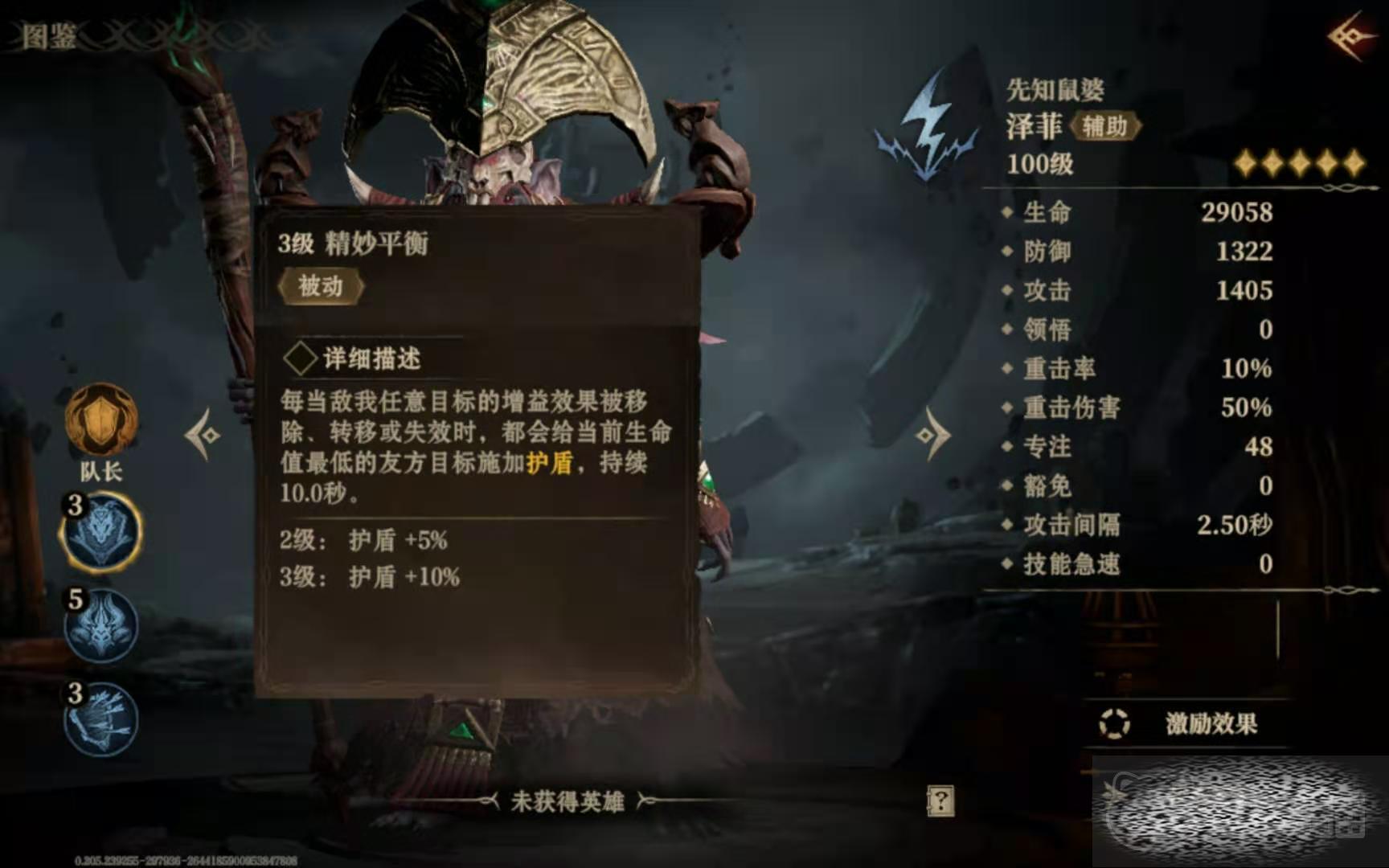Click the 辅助 support role tag
1389x868 pixels.
(x=1105, y=126)
